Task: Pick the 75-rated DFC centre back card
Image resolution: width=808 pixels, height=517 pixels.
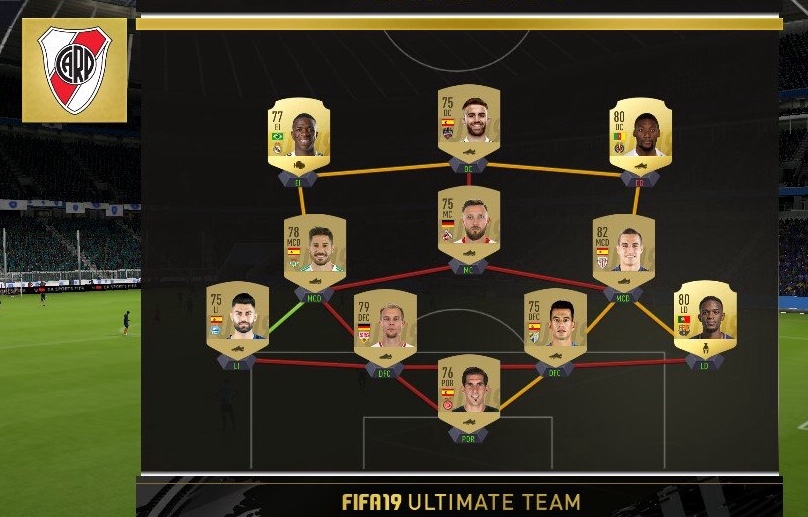Action: point(555,324)
